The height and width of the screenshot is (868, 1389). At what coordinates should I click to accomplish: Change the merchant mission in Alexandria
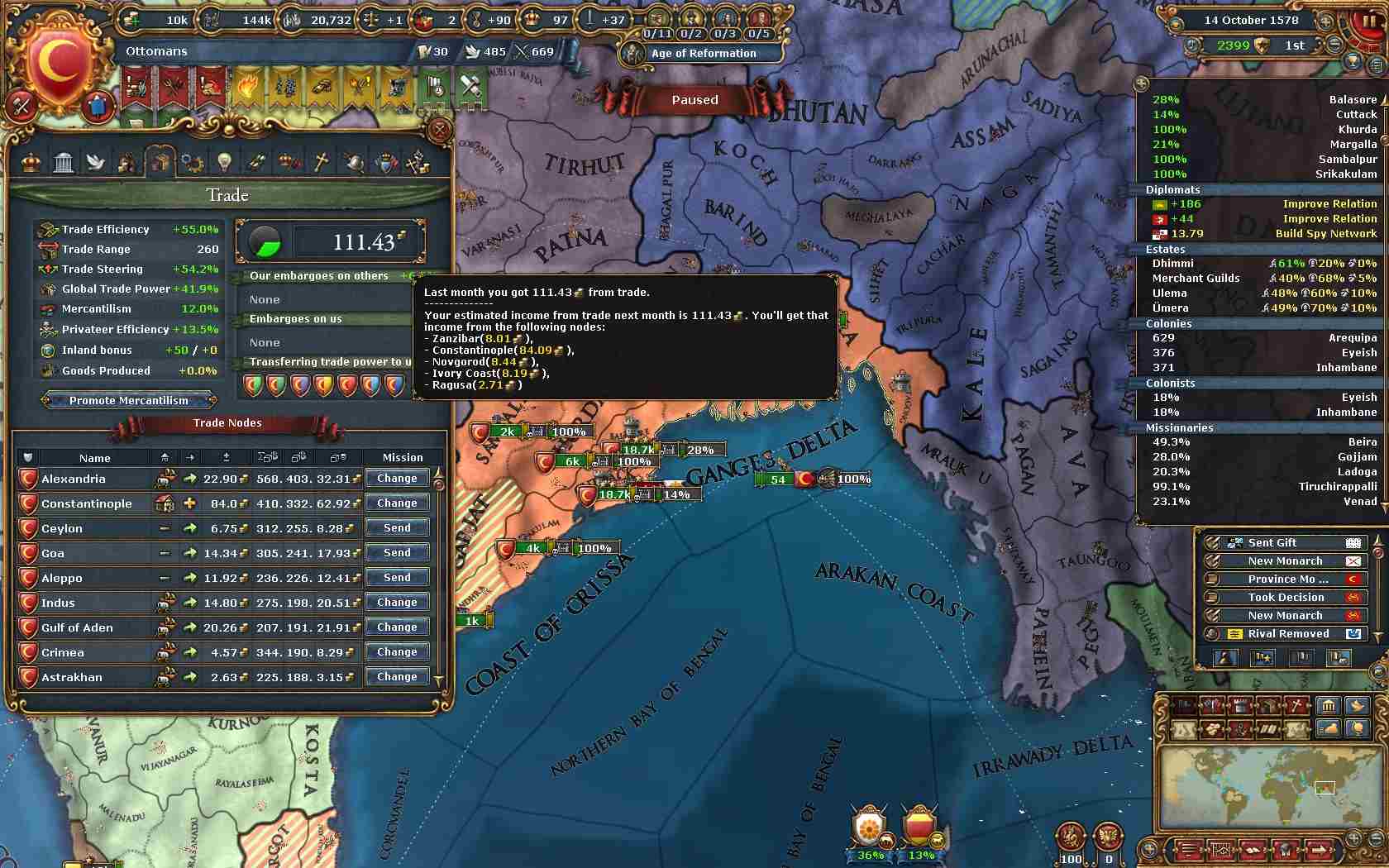coord(397,479)
